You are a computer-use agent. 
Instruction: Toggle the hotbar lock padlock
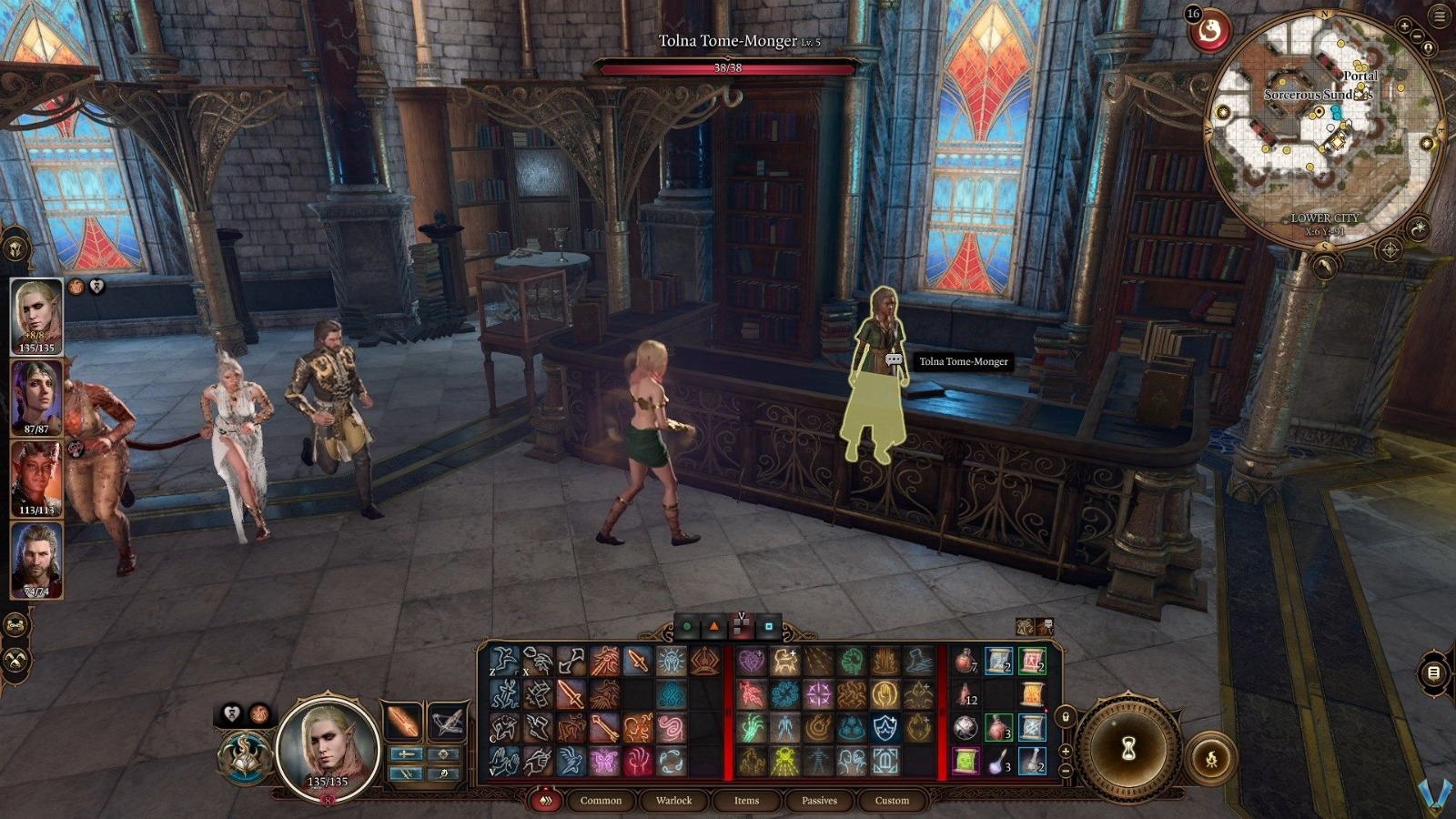(x=1064, y=717)
